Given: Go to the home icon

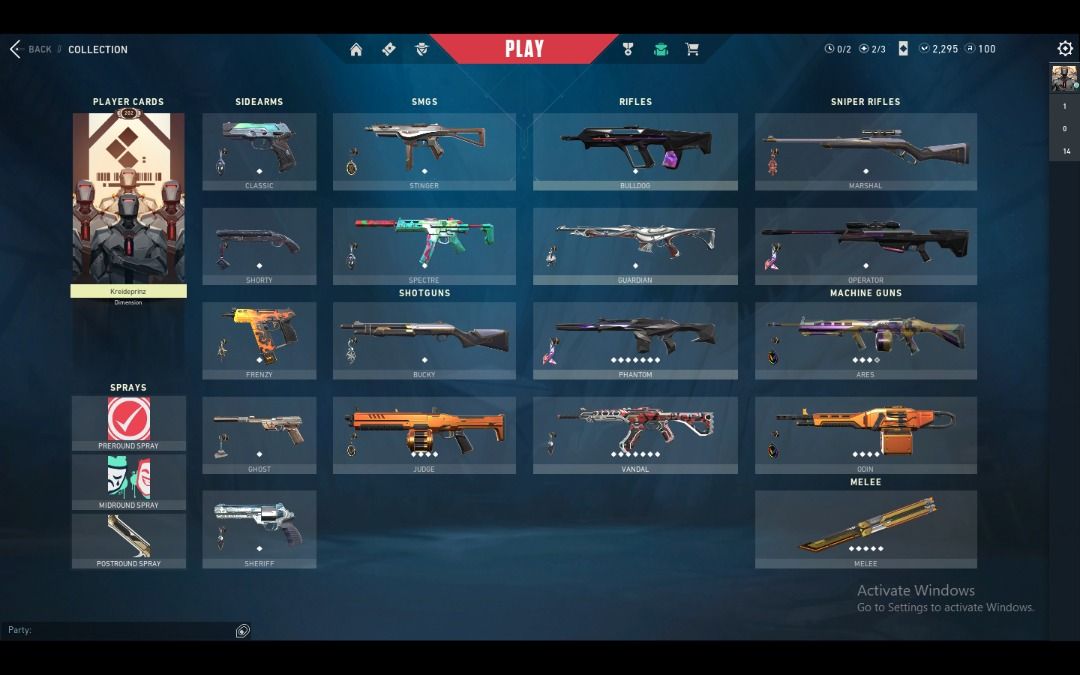Looking at the screenshot, I should pyautogui.click(x=356, y=49).
